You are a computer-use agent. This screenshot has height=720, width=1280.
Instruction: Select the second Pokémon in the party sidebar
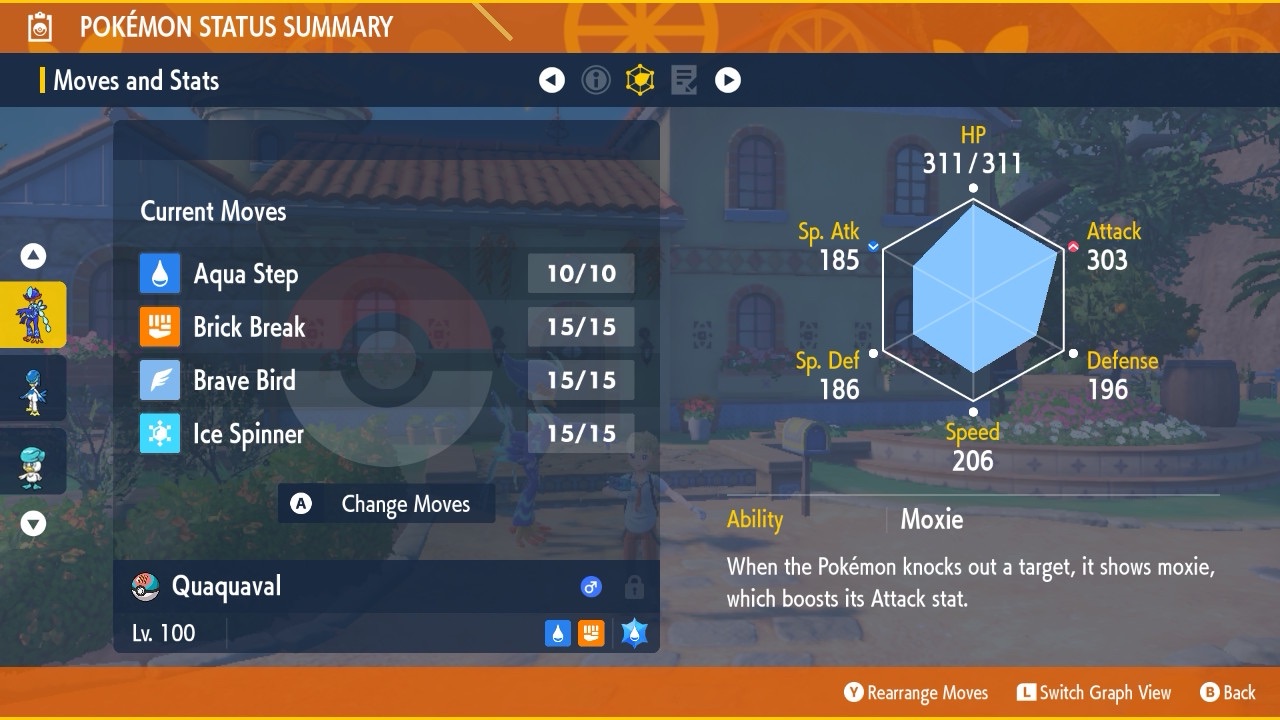click(33, 390)
